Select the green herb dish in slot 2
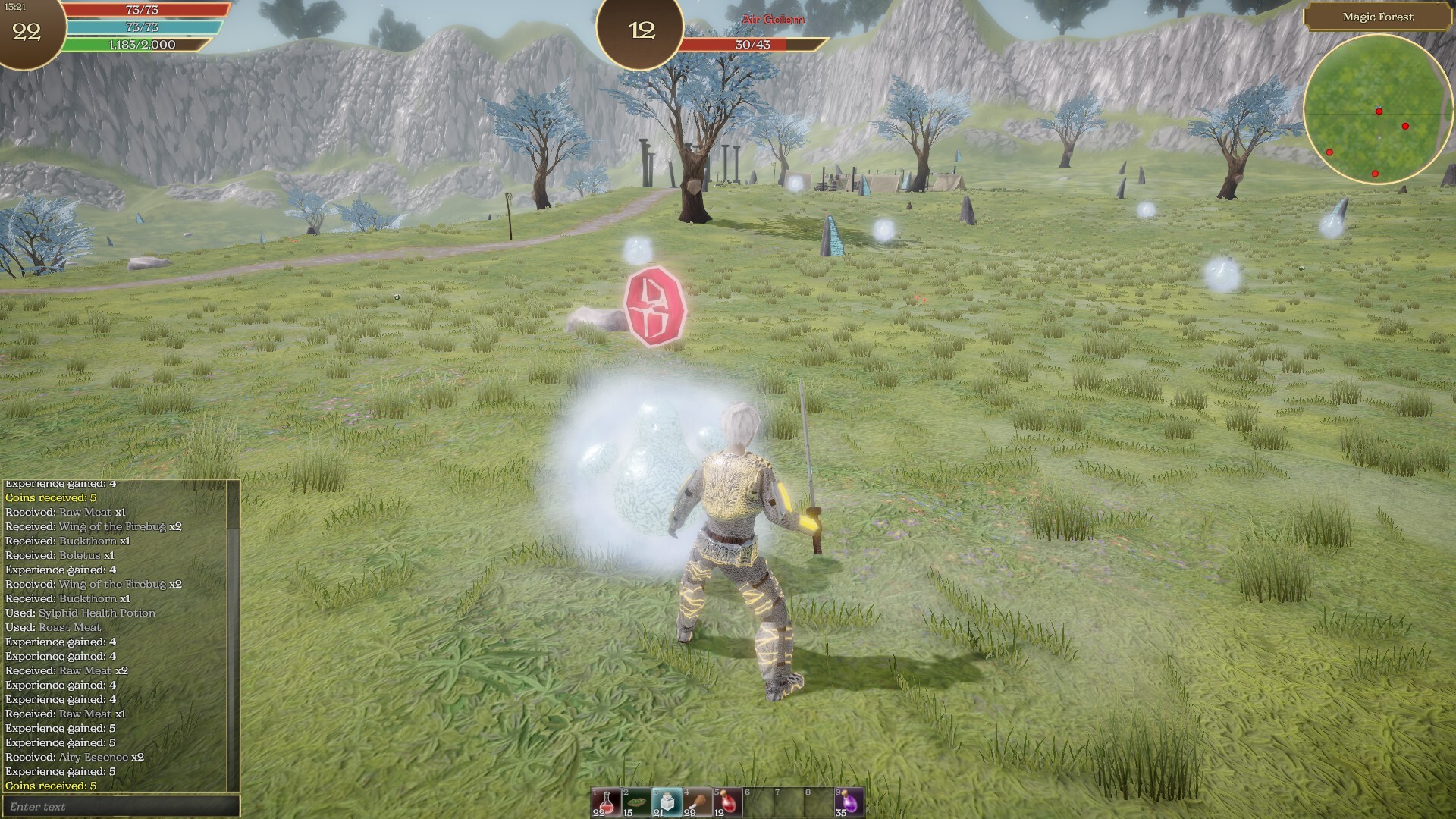Viewport: 1456px width, 819px height. click(636, 802)
